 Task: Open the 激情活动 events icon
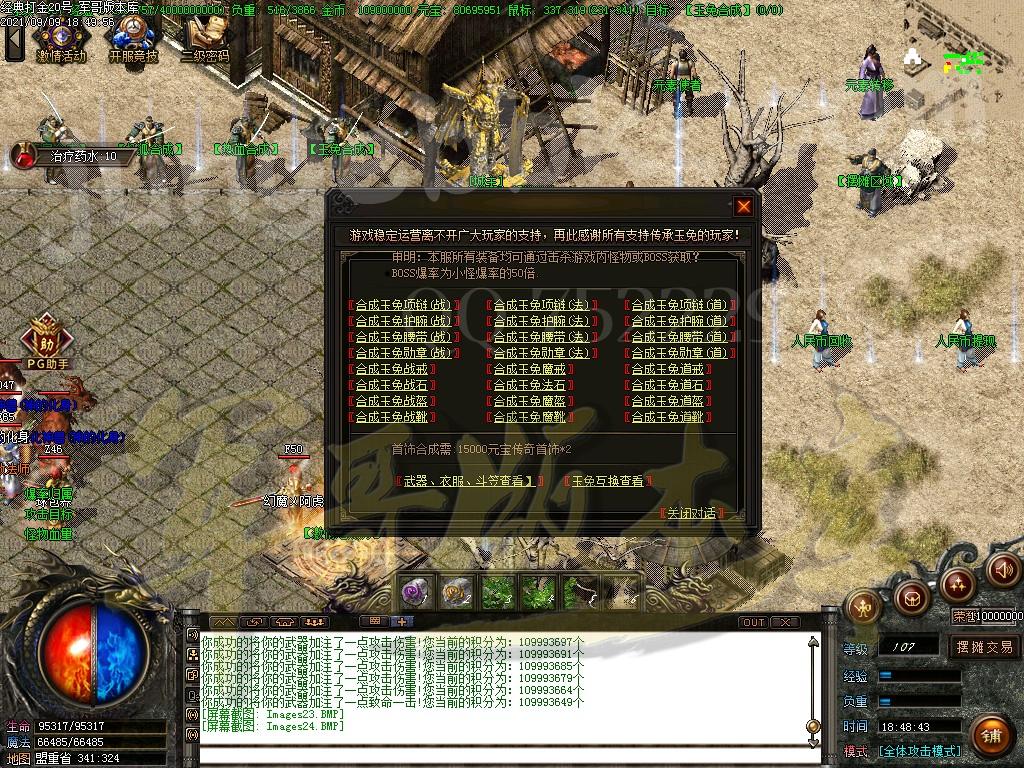(60, 38)
